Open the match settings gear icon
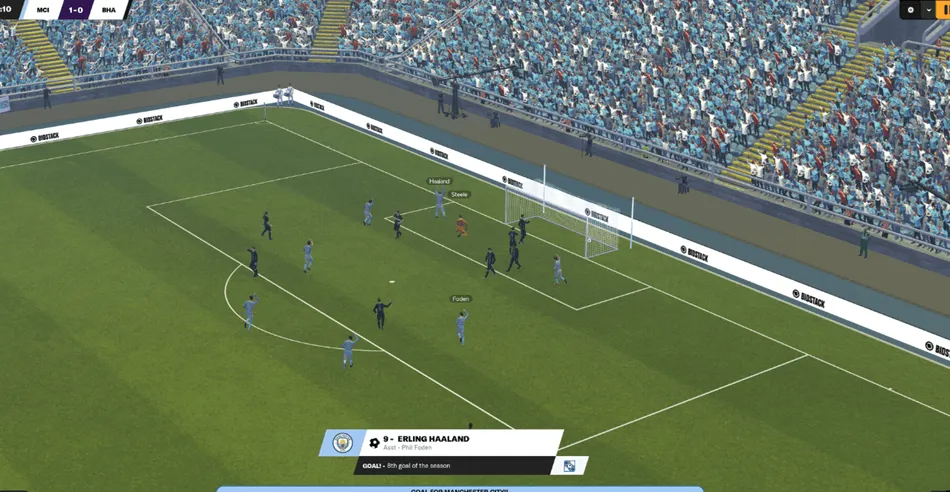Image resolution: width=950 pixels, height=492 pixels. coord(911,10)
